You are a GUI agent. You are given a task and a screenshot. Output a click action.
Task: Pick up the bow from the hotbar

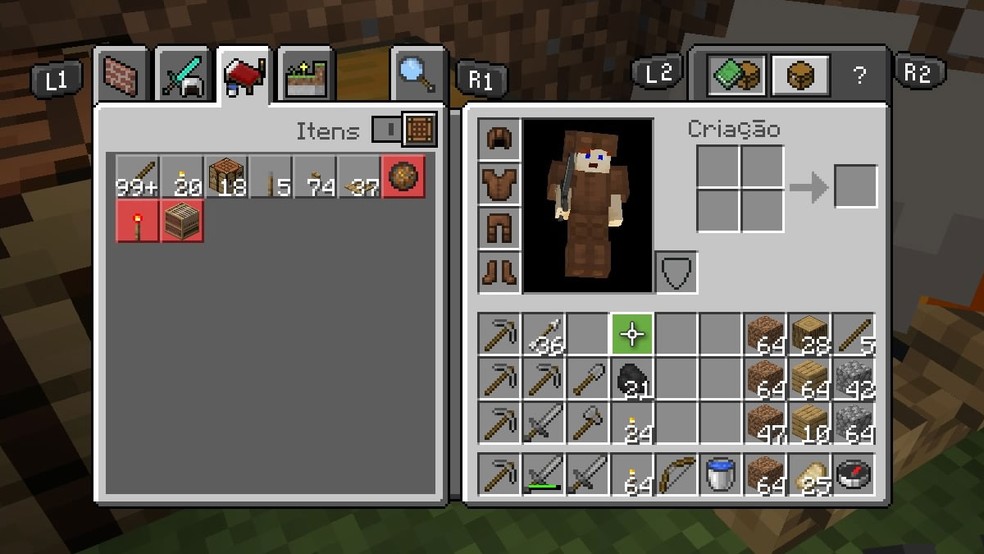(676, 474)
